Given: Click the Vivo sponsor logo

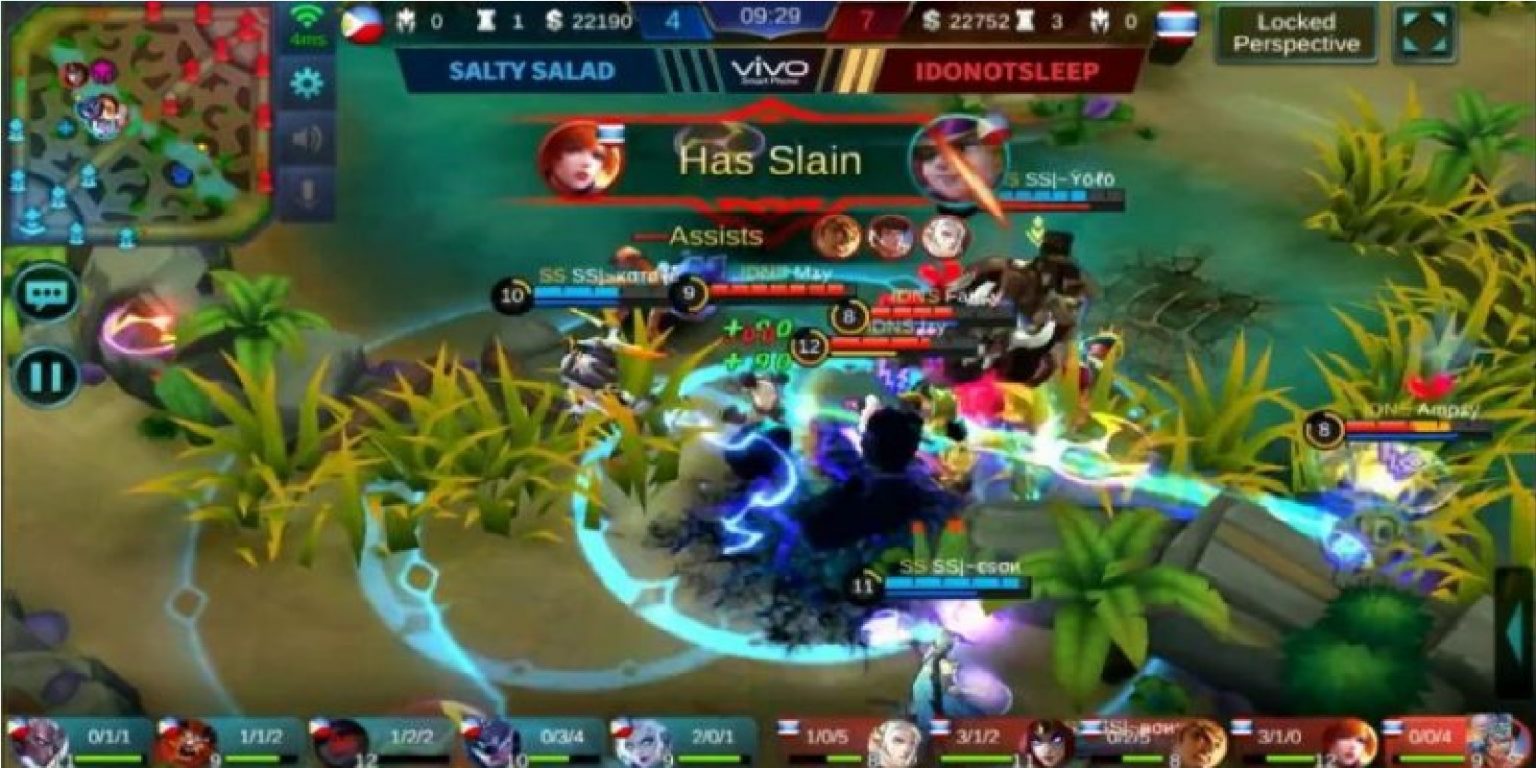Looking at the screenshot, I should 770,67.
